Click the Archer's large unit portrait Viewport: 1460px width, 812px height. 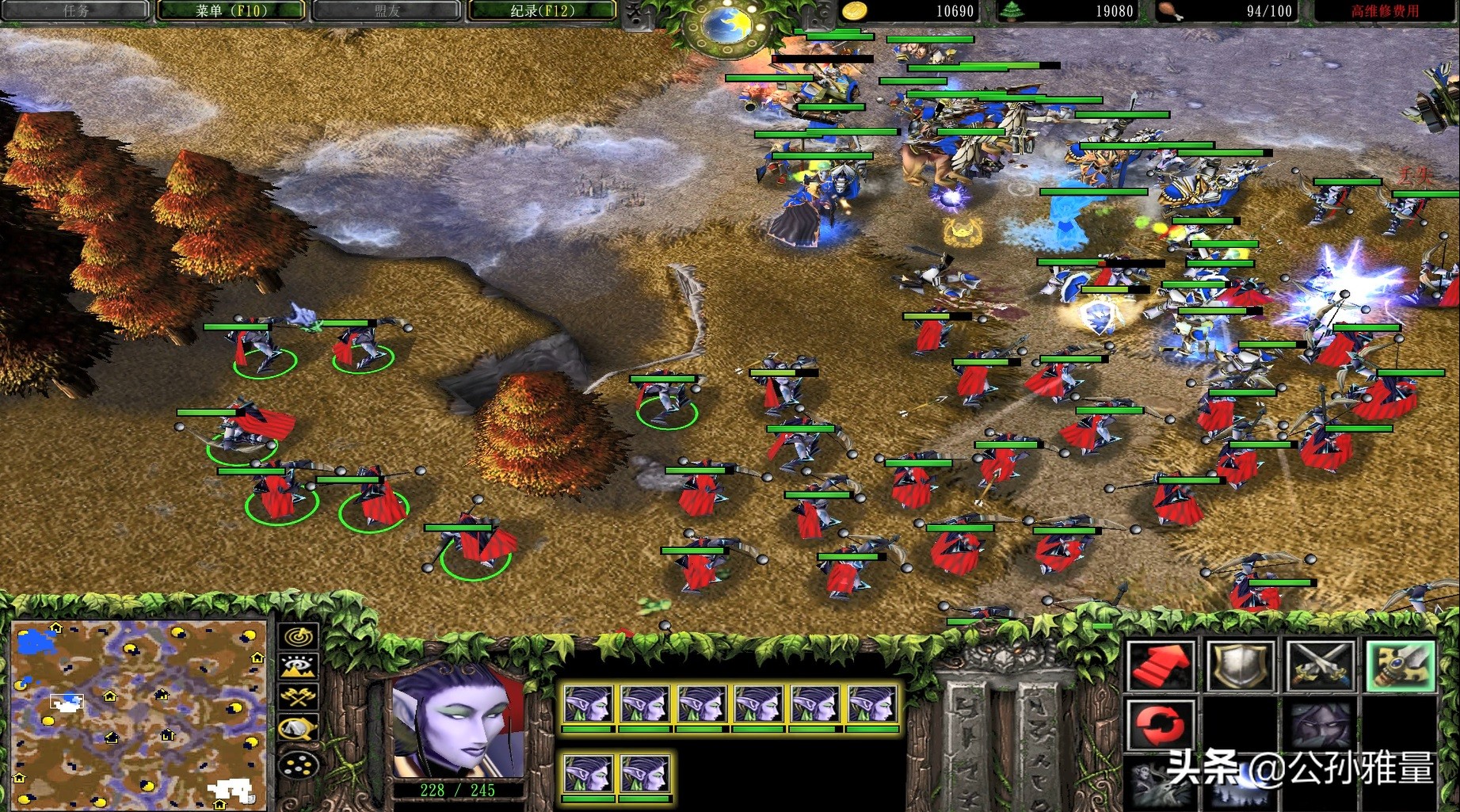pos(459,722)
